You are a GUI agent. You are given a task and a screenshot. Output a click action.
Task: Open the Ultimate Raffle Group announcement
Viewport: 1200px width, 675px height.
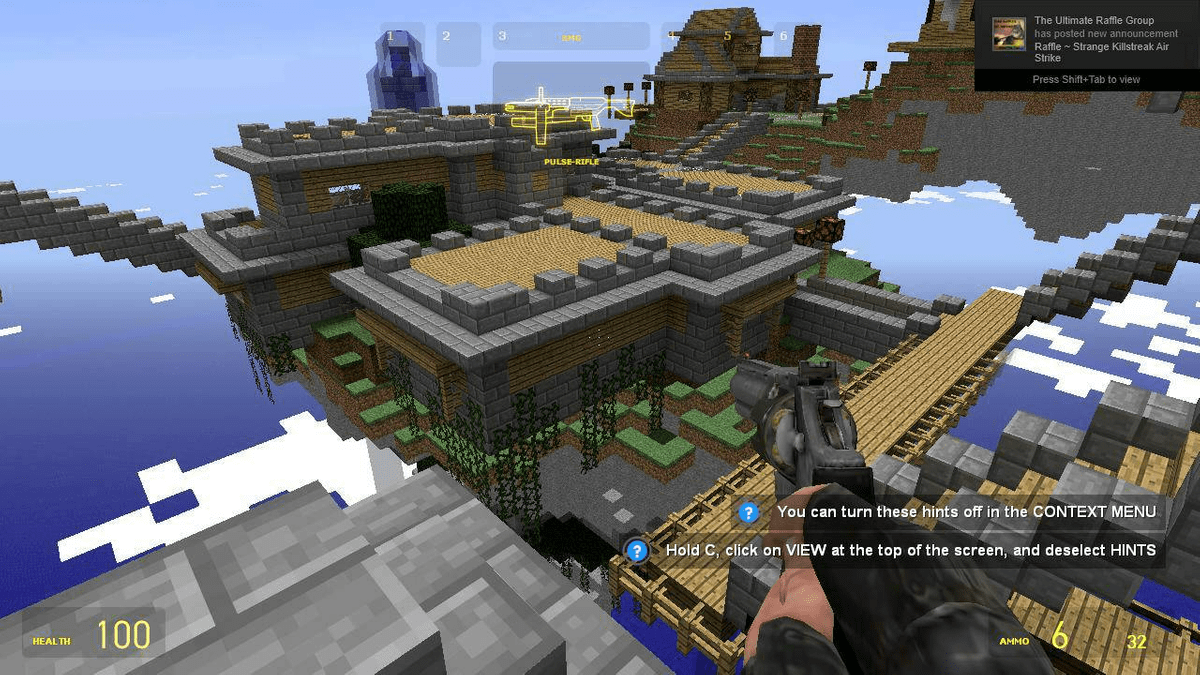click(1086, 39)
